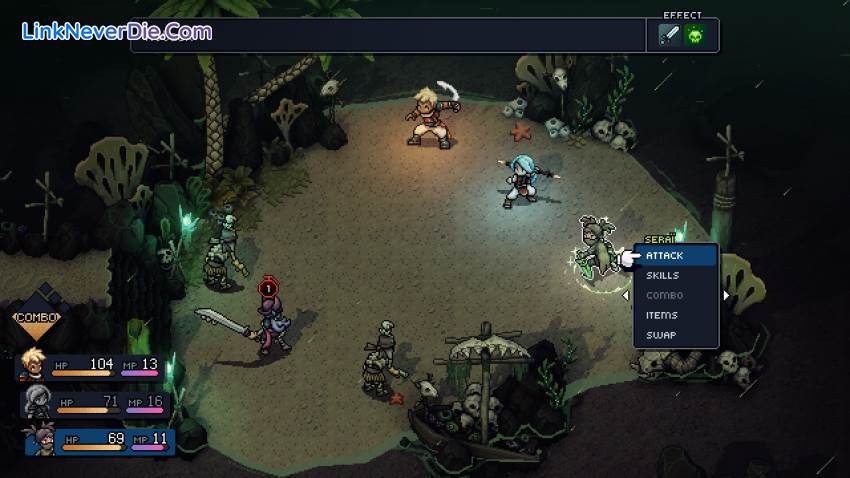Select the blond hero's party portrait
Viewport: 850px width, 478px height.
[x=31, y=367]
